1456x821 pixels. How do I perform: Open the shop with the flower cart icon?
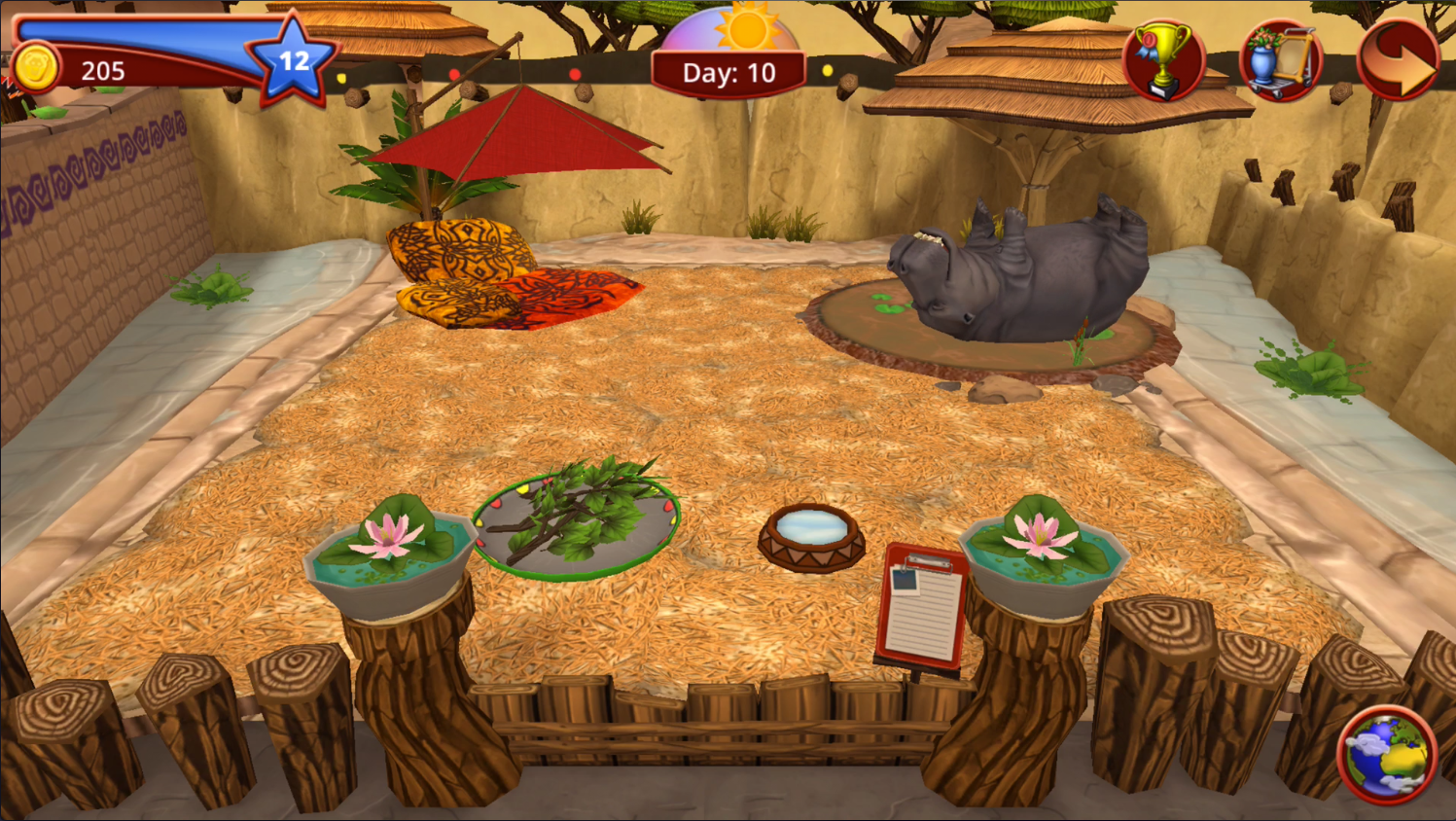click(x=1281, y=60)
